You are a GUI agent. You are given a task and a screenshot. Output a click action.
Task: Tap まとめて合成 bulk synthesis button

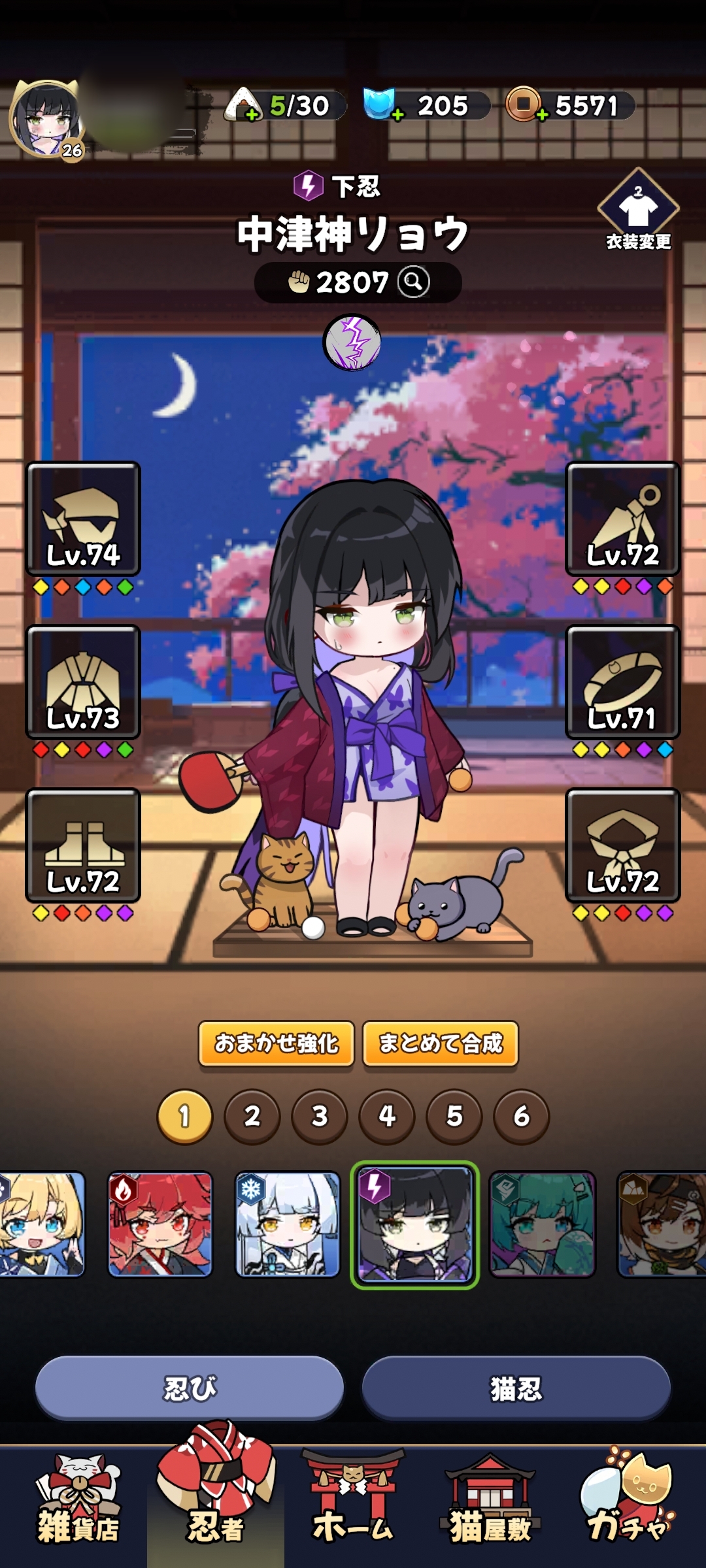(x=441, y=1043)
